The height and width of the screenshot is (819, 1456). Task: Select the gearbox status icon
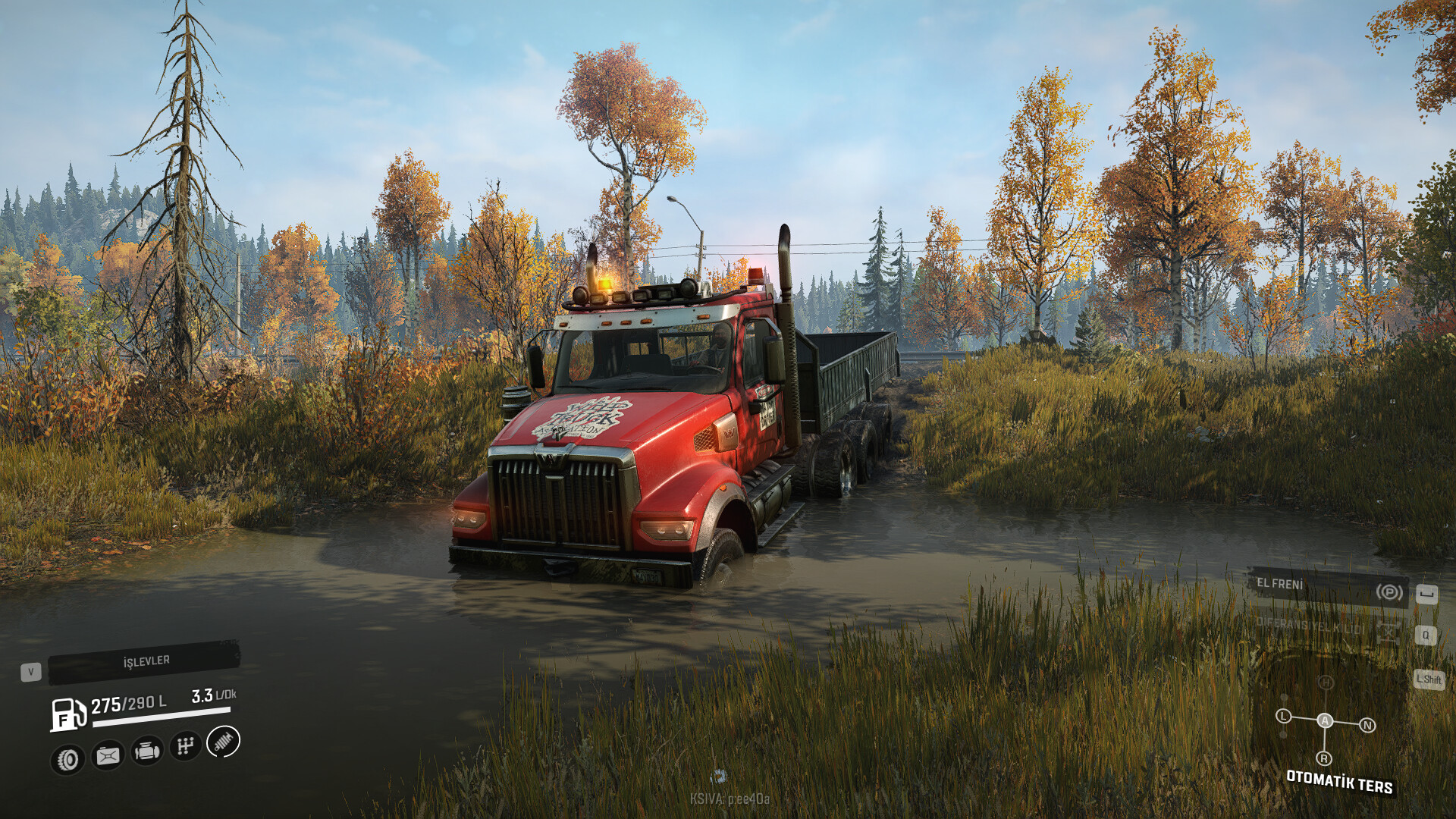click(185, 746)
